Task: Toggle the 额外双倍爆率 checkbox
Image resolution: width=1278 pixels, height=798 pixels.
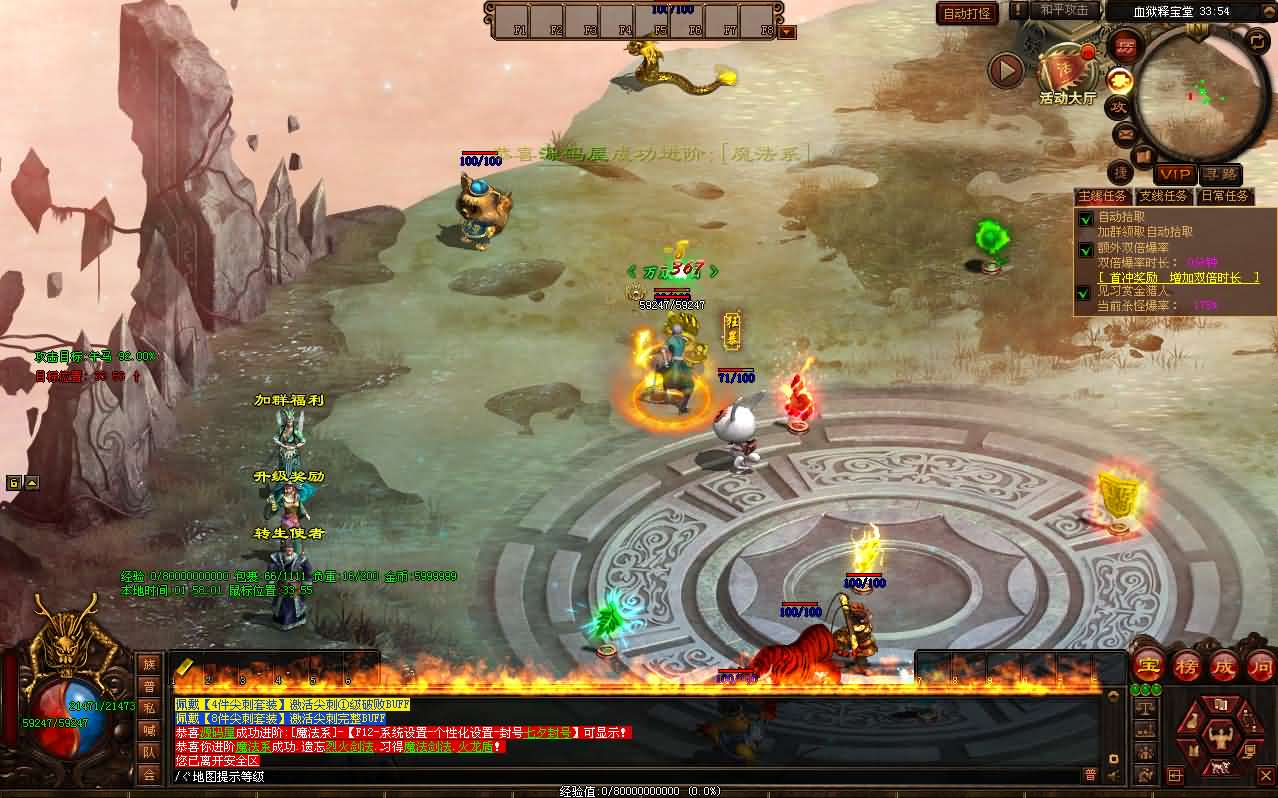Action: (x=1084, y=249)
